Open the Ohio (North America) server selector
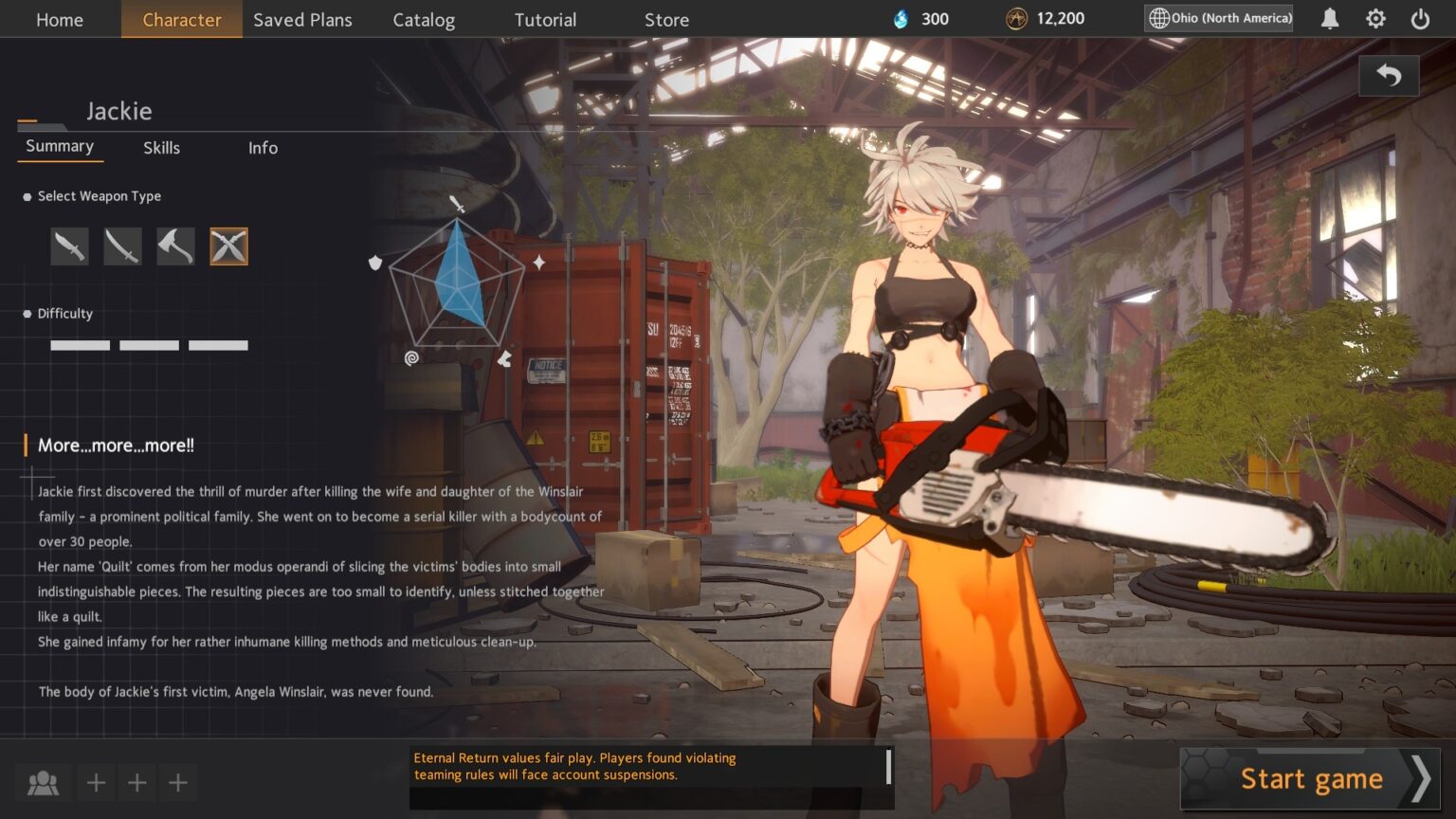The height and width of the screenshot is (819, 1456). 1217,17
